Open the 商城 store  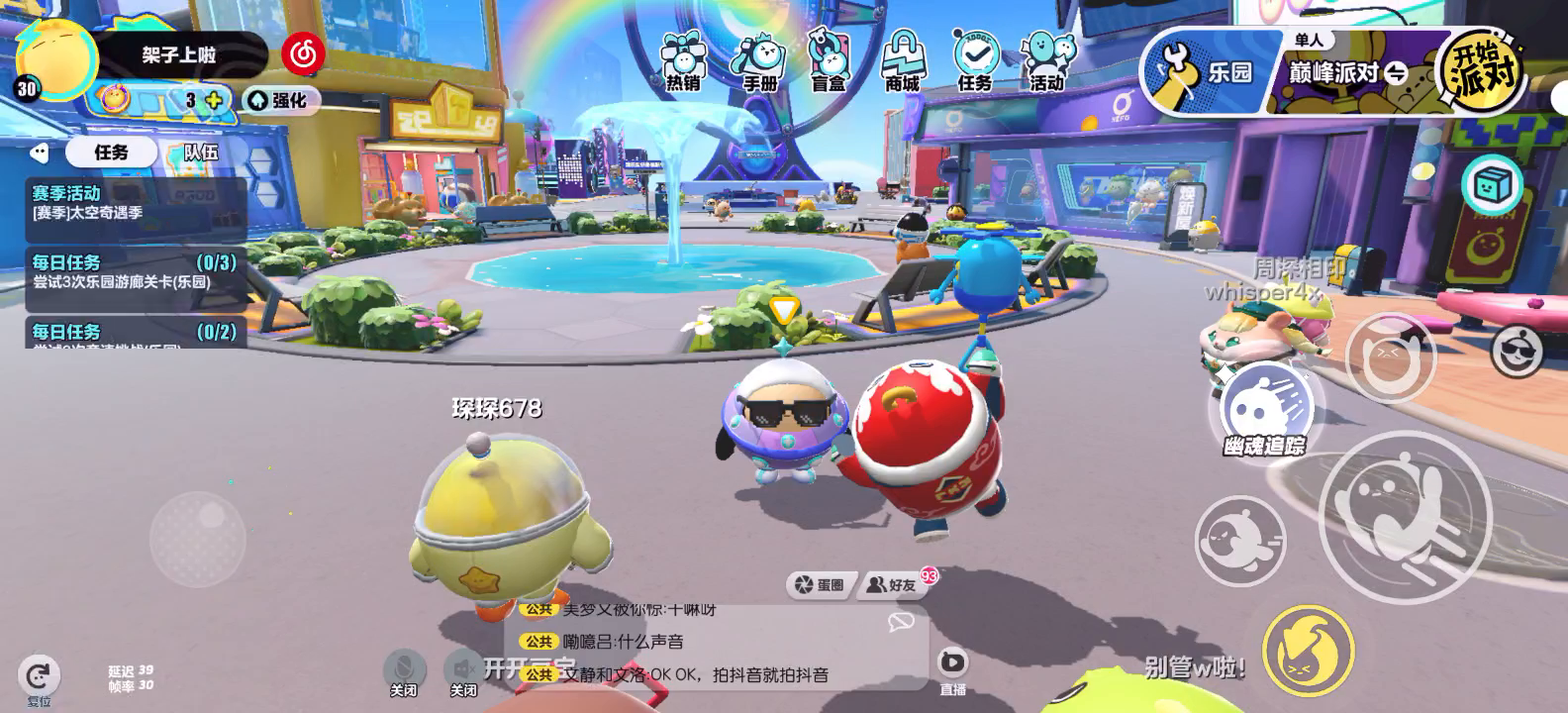tap(902, 61)
